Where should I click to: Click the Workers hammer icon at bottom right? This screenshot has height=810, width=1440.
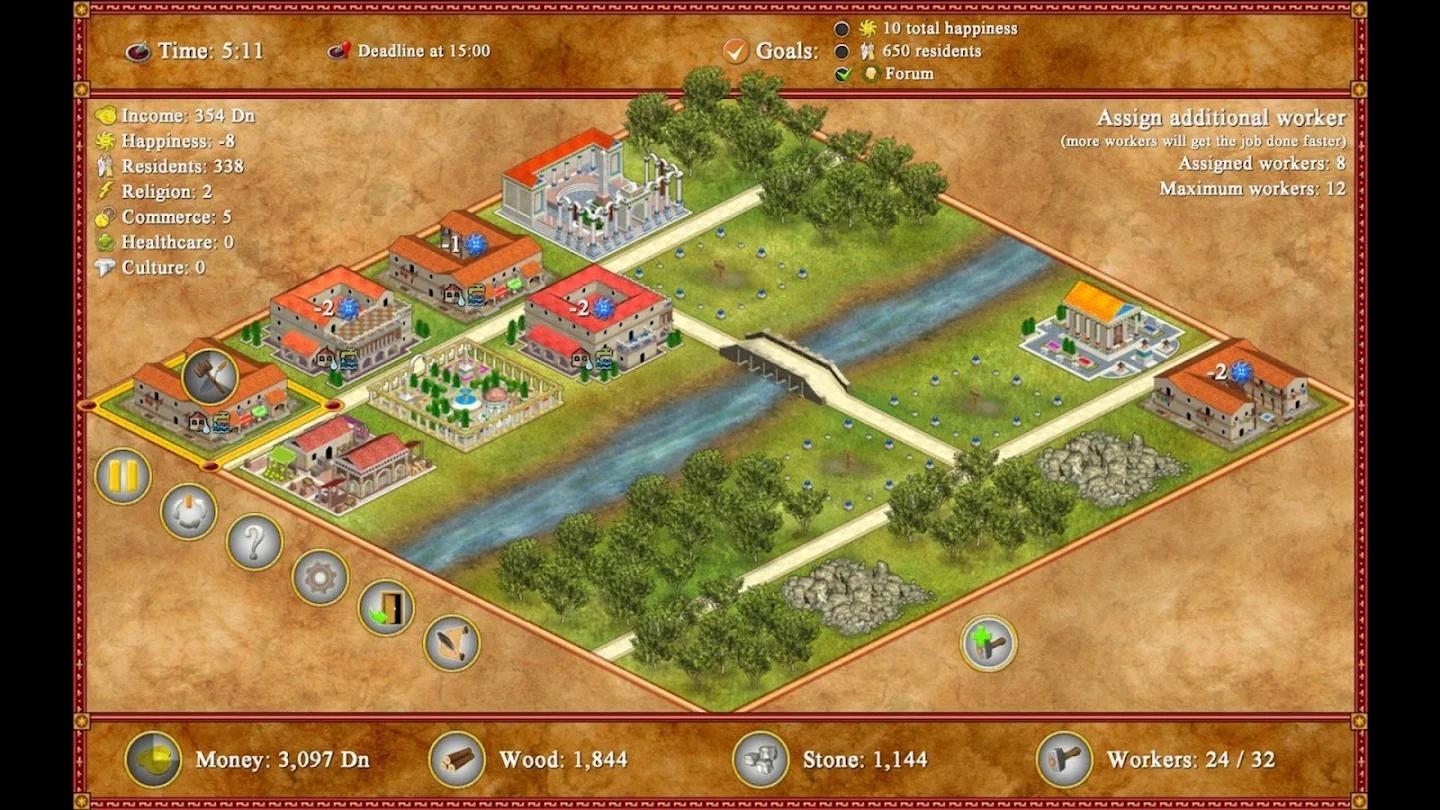coord(1063,761)
